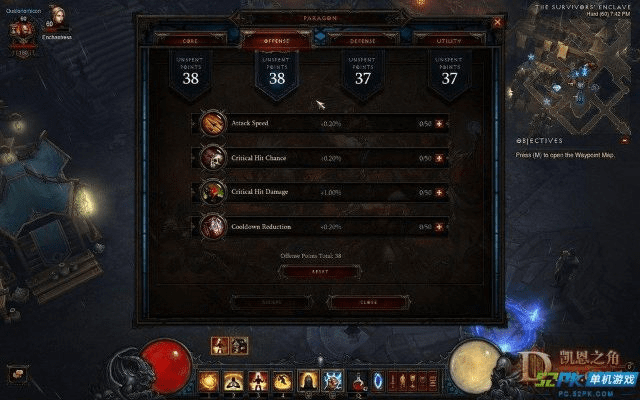Open the chat bubble button

pos(17,372)
